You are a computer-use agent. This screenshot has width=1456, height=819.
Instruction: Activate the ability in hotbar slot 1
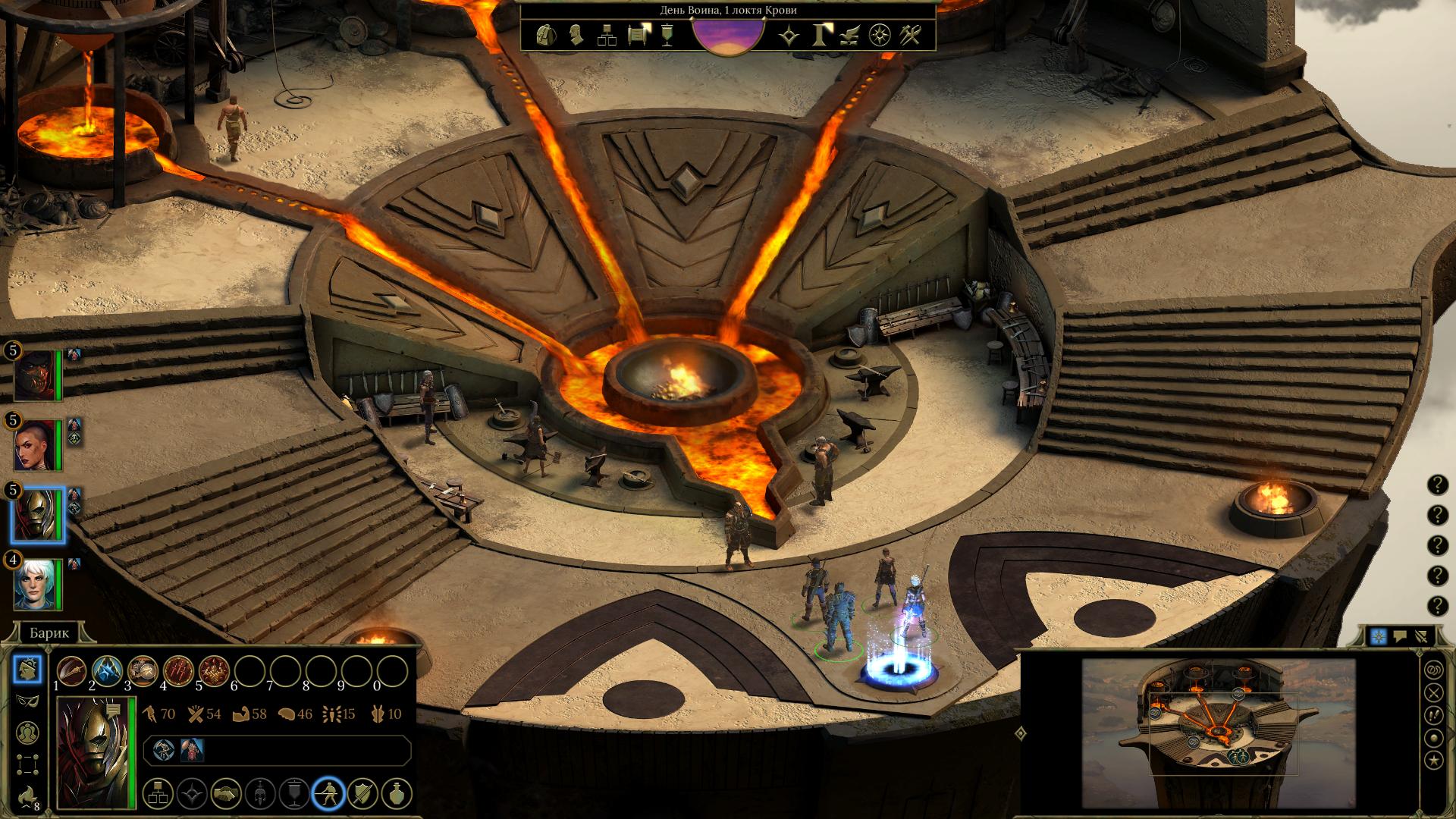72,670
